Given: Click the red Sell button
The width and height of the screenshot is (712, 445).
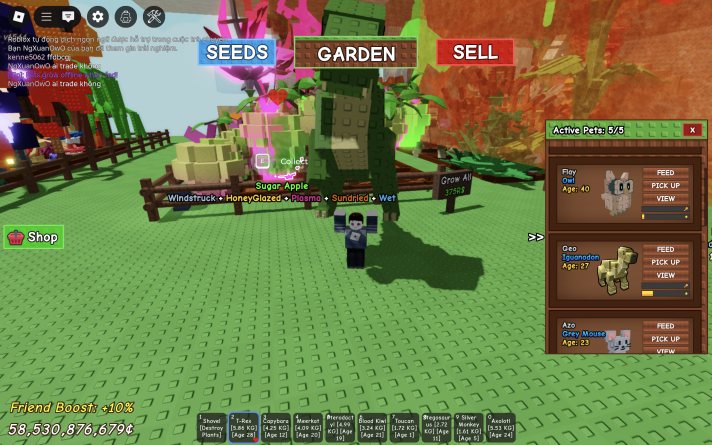Looking at the screenshot, I should point(475,52).
